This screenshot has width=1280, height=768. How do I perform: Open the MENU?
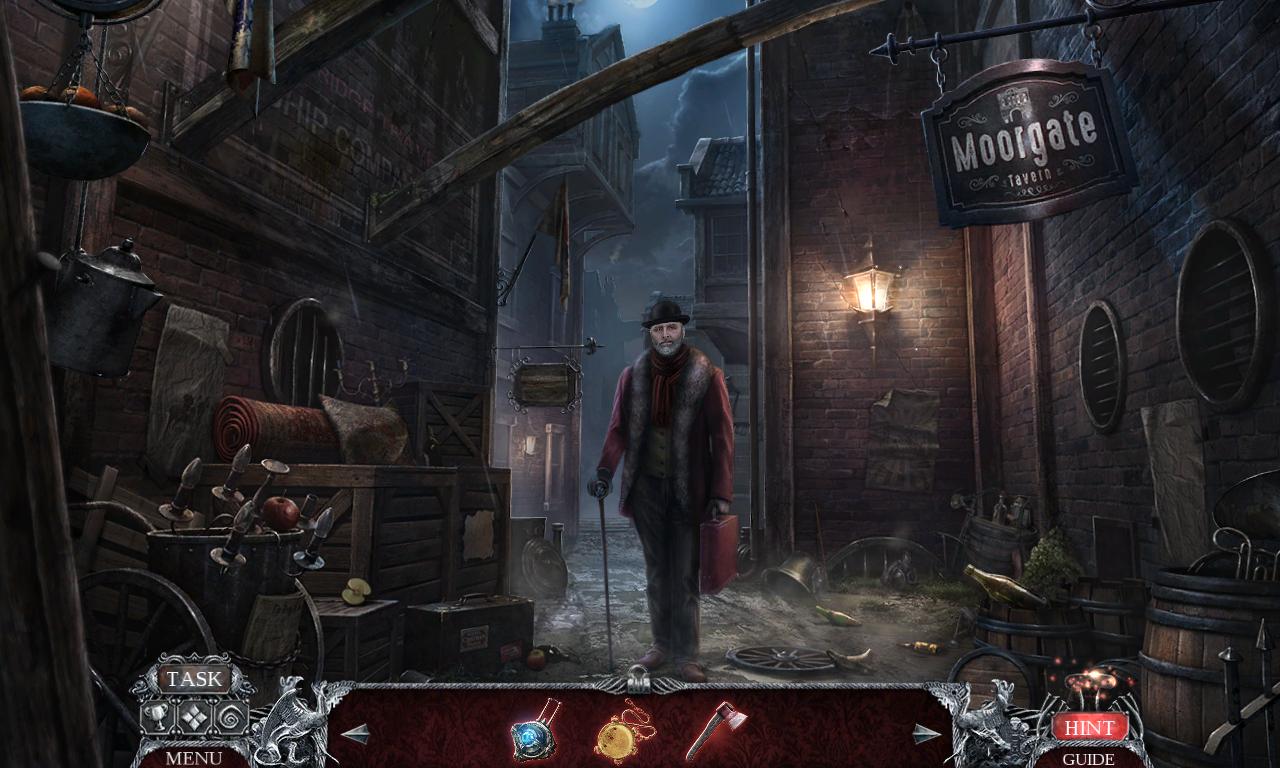193,760
